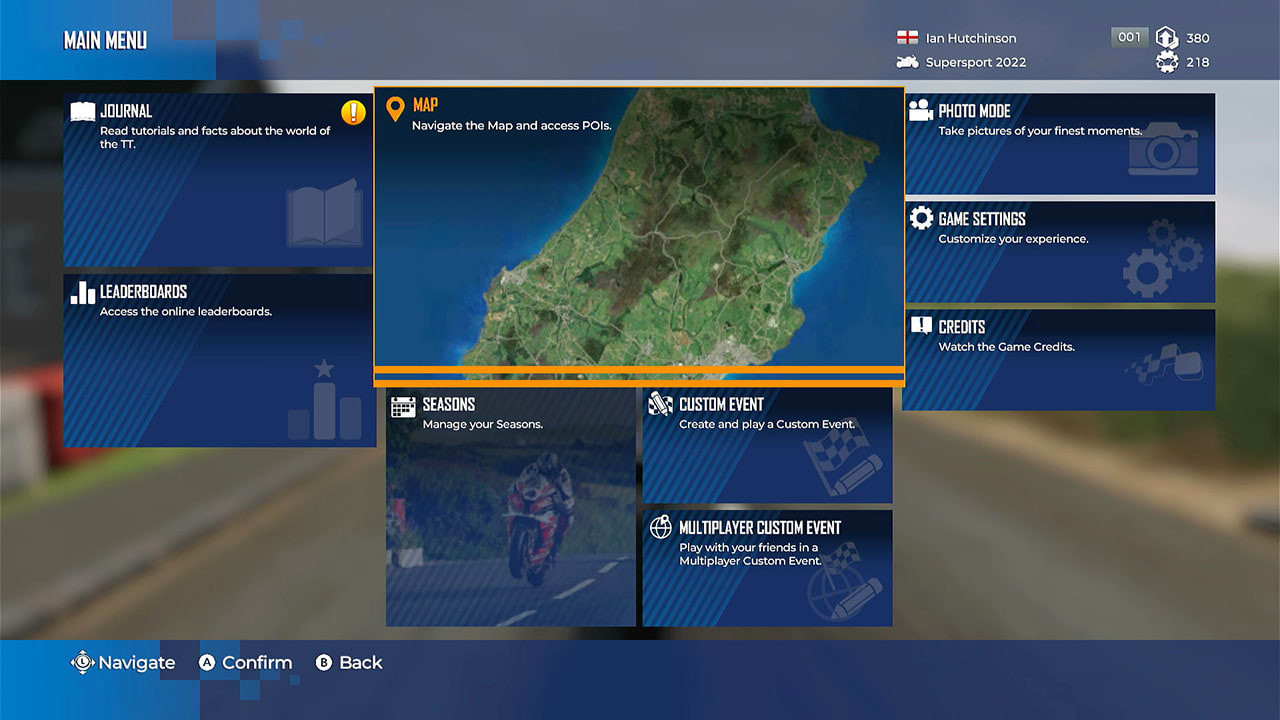The height and width of the screenshot is (720, 1280).
Task: Click the Isle of Man map thumbnail
Action: [x=638, y=230]
